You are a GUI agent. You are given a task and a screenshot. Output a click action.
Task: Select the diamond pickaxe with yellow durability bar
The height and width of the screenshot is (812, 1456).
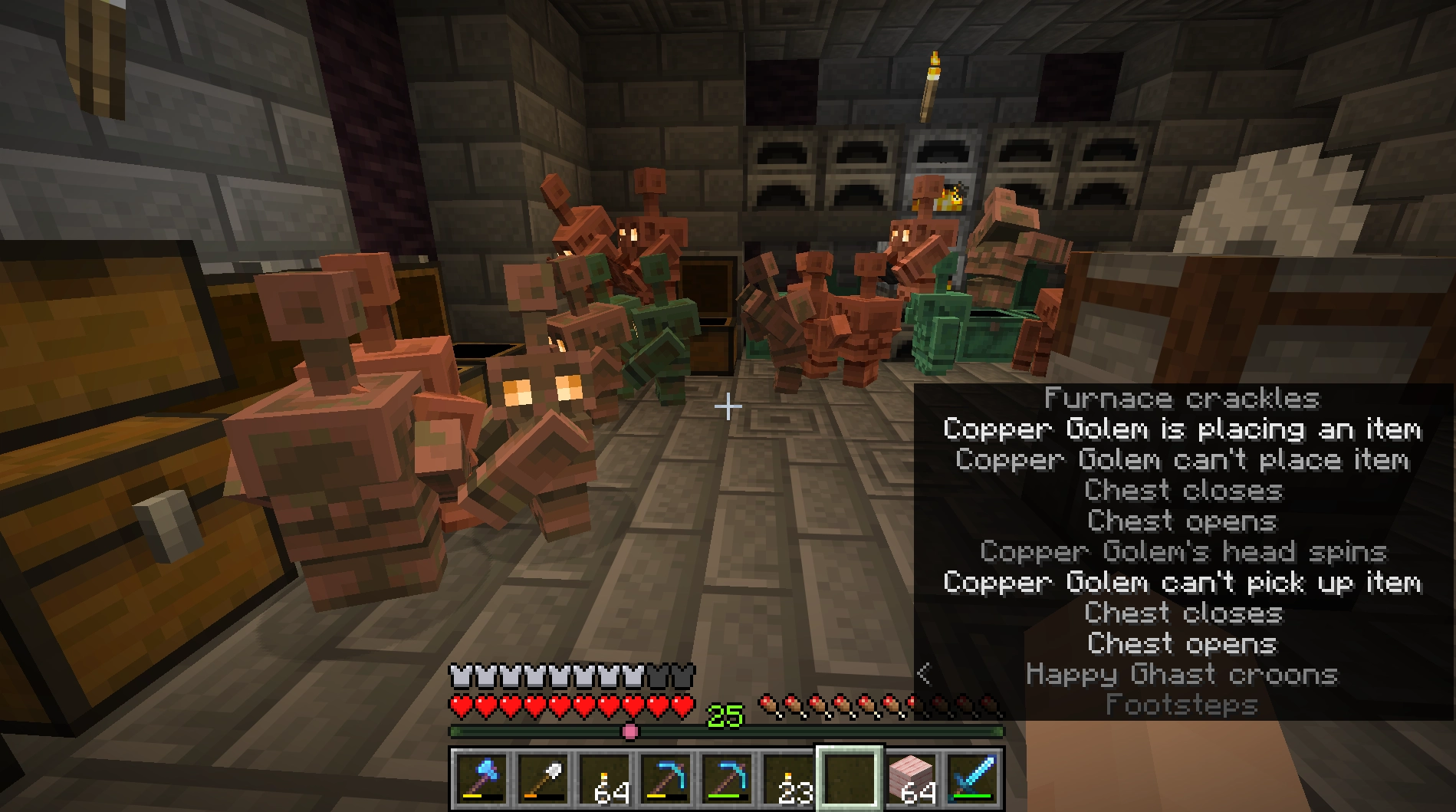[x=665, y=779]
